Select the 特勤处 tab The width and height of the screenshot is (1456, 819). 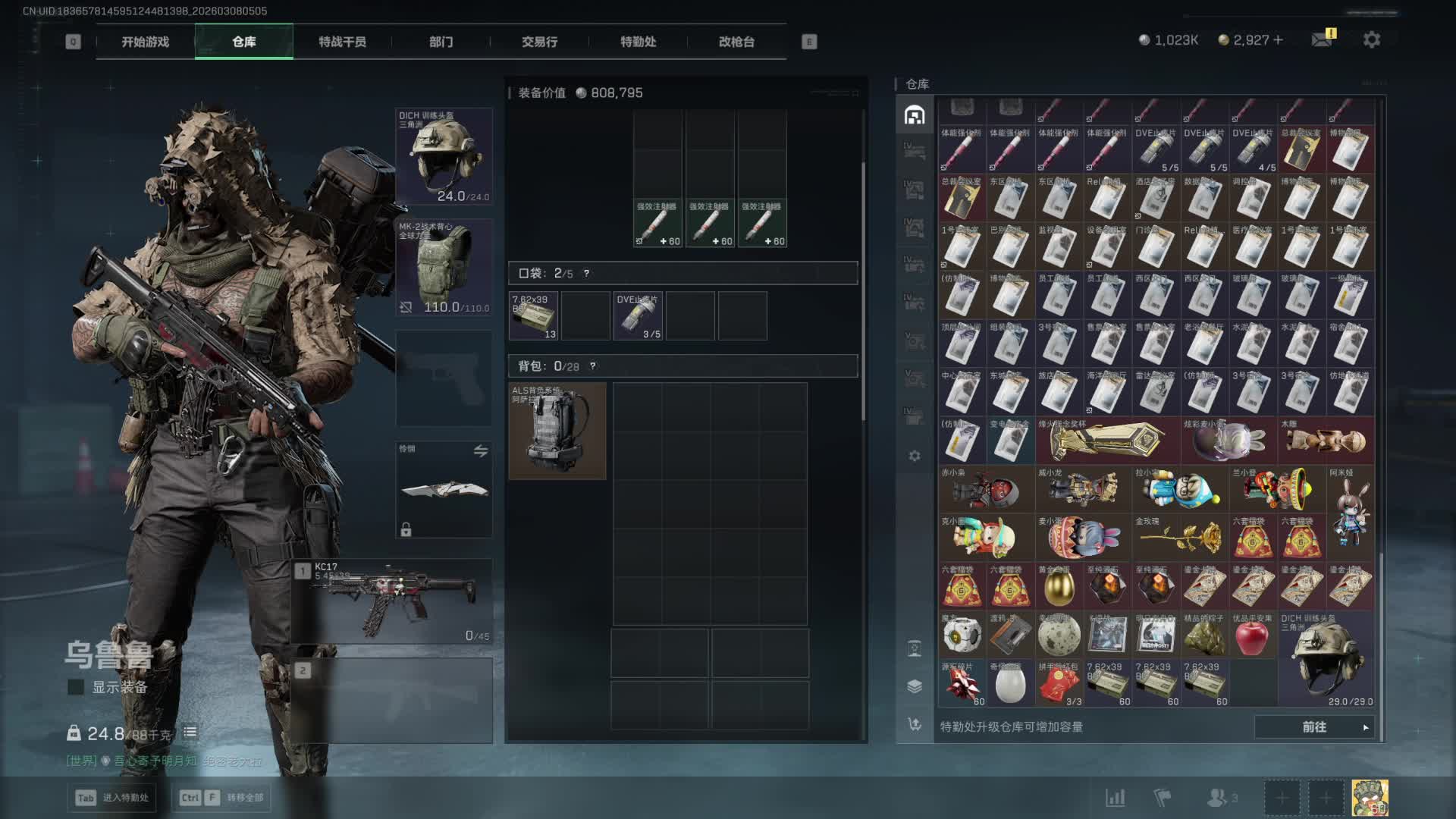[638, 42]
